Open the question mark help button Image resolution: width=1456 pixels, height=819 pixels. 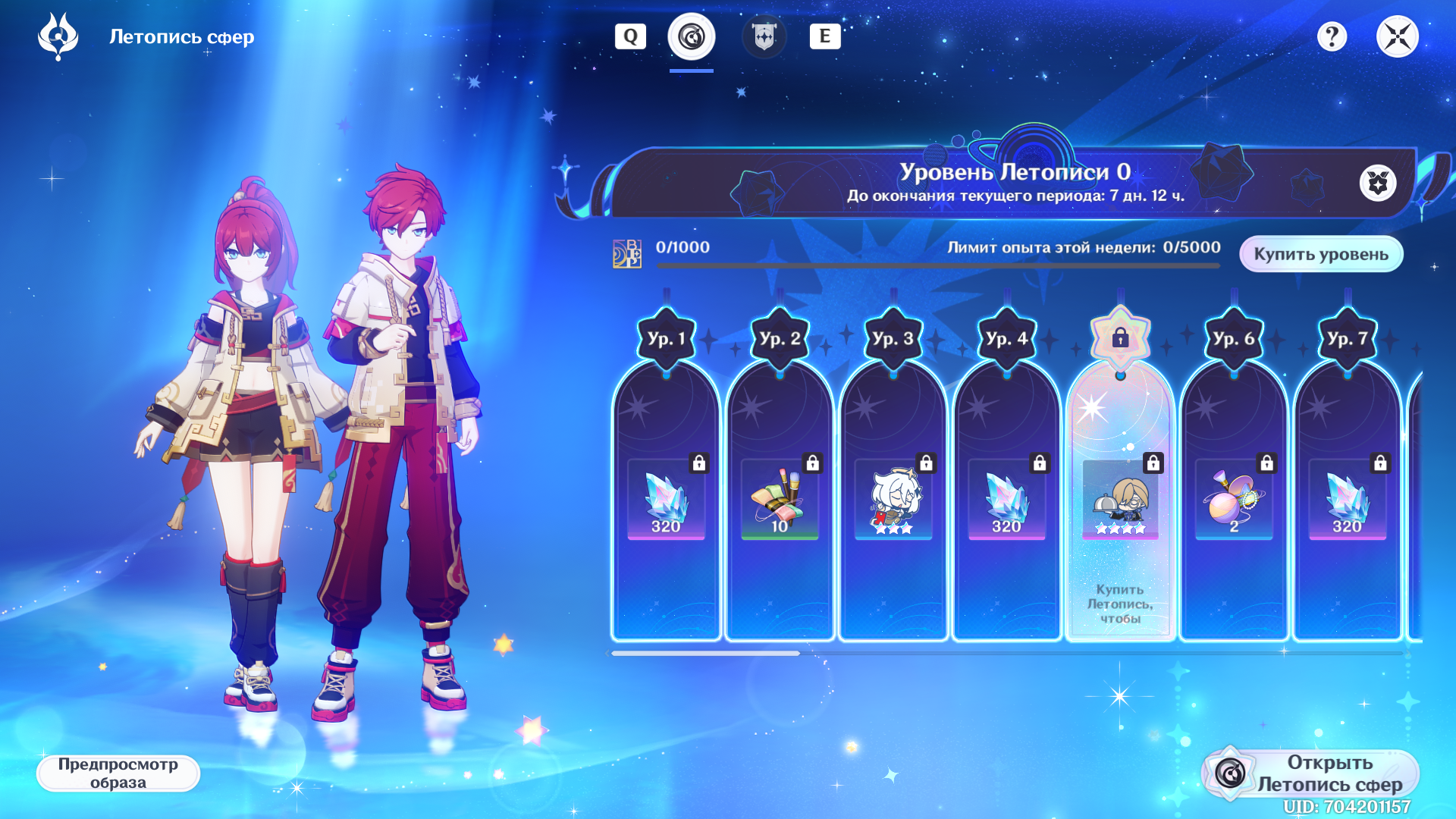[x=1332, y=36]
